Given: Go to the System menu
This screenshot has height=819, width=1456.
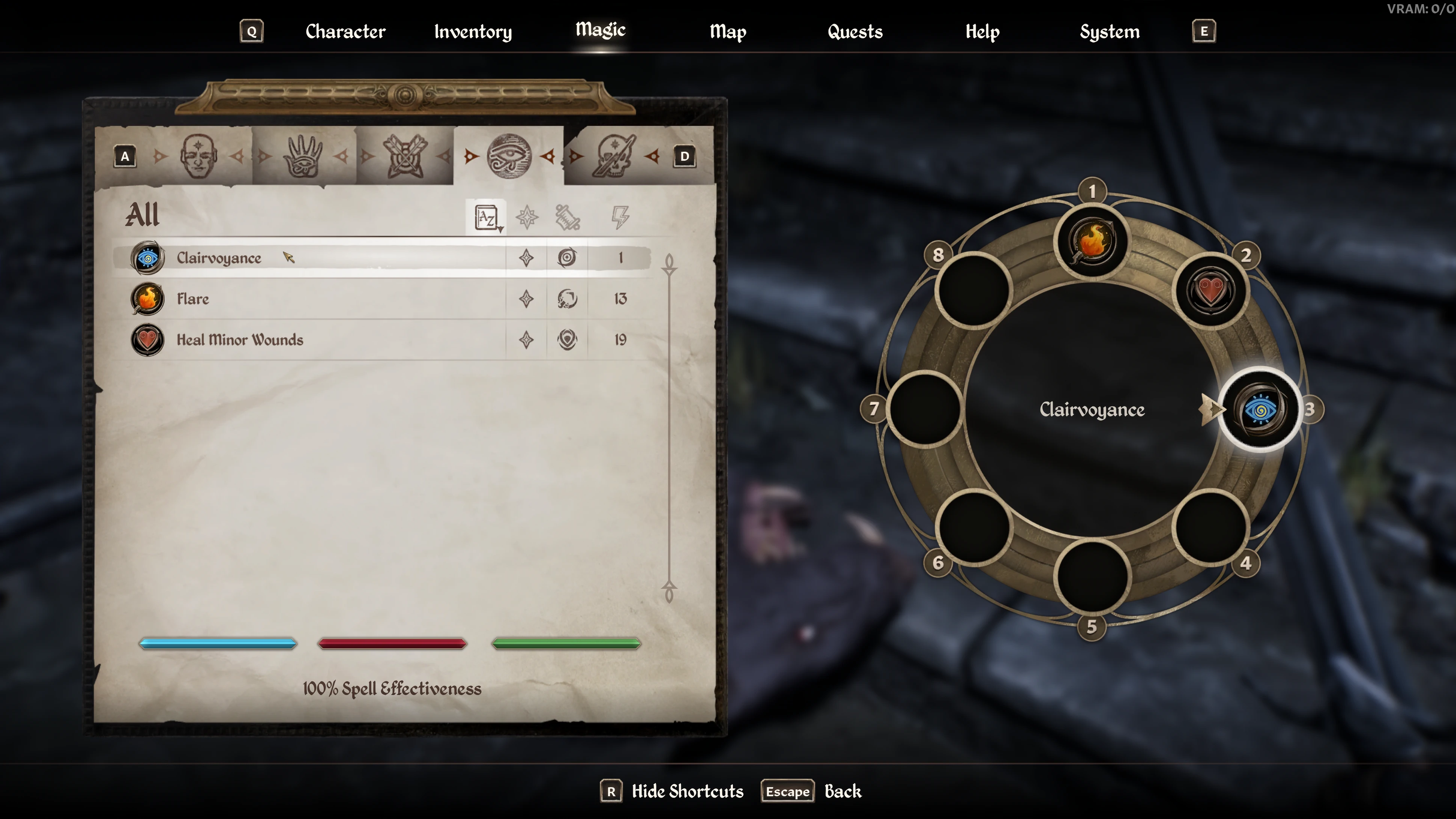Looking at the screenshot, I should click(1109, 32).
